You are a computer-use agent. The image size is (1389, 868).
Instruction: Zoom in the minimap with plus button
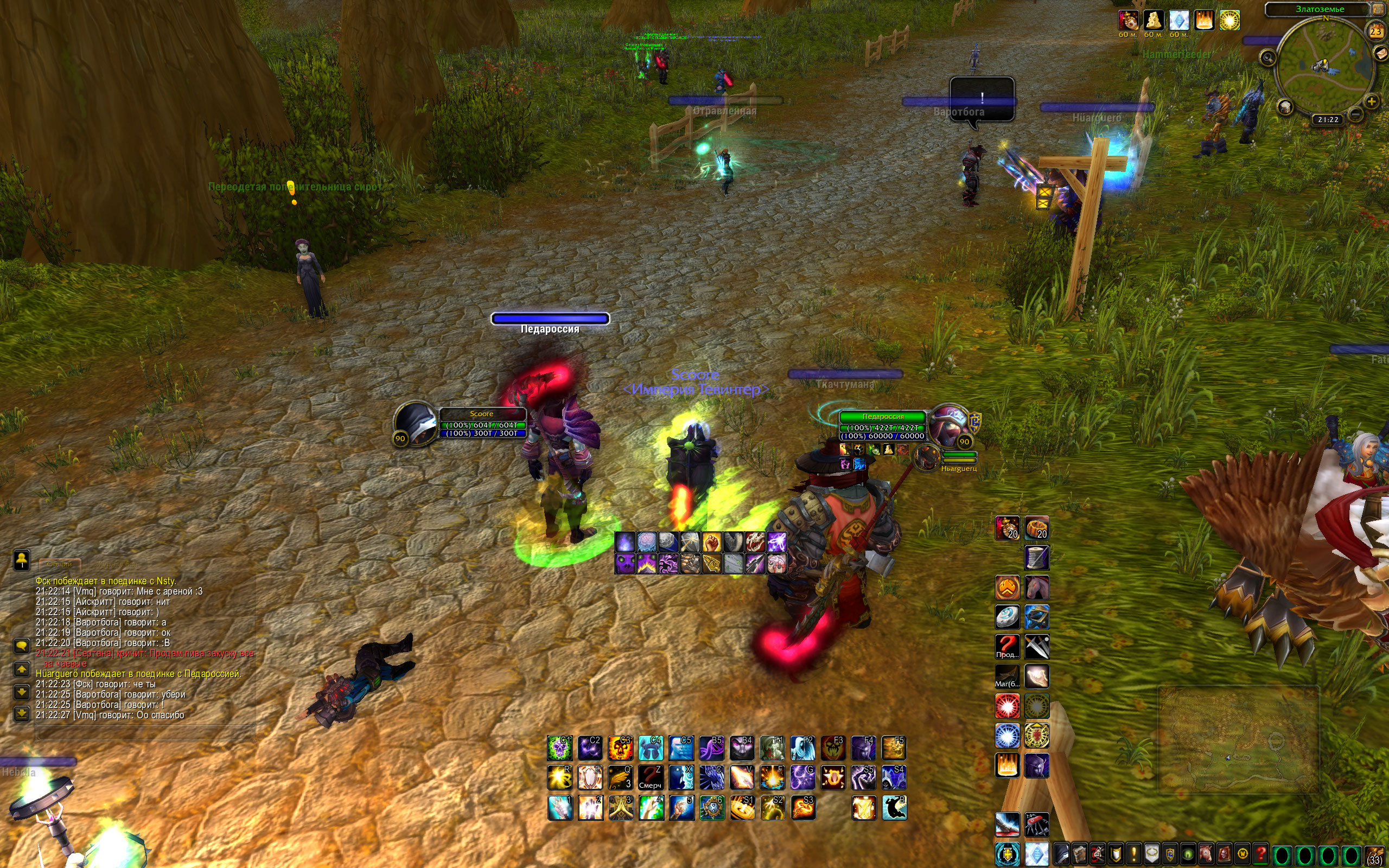click(1371, 102)
